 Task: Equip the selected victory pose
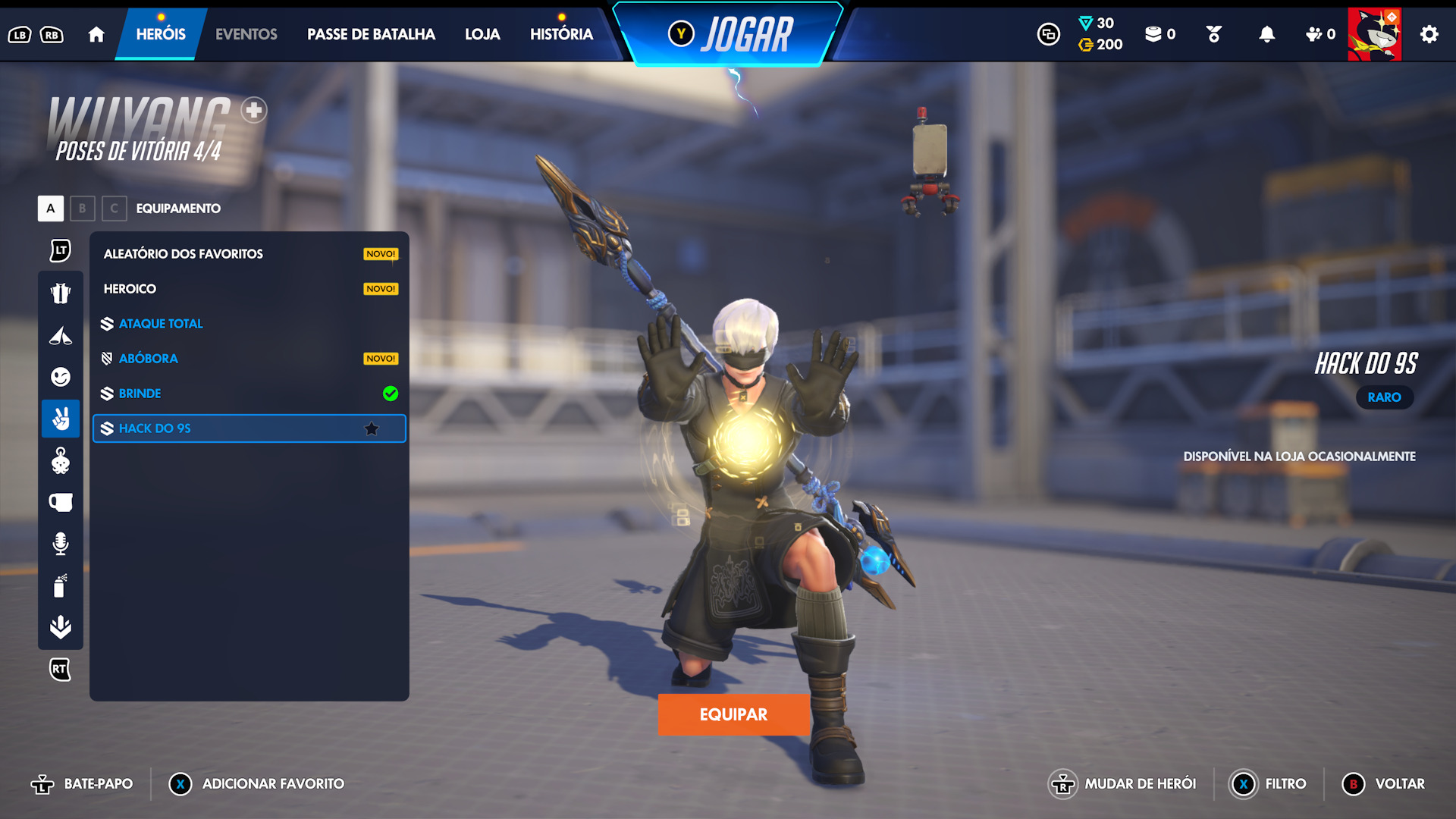733,714
